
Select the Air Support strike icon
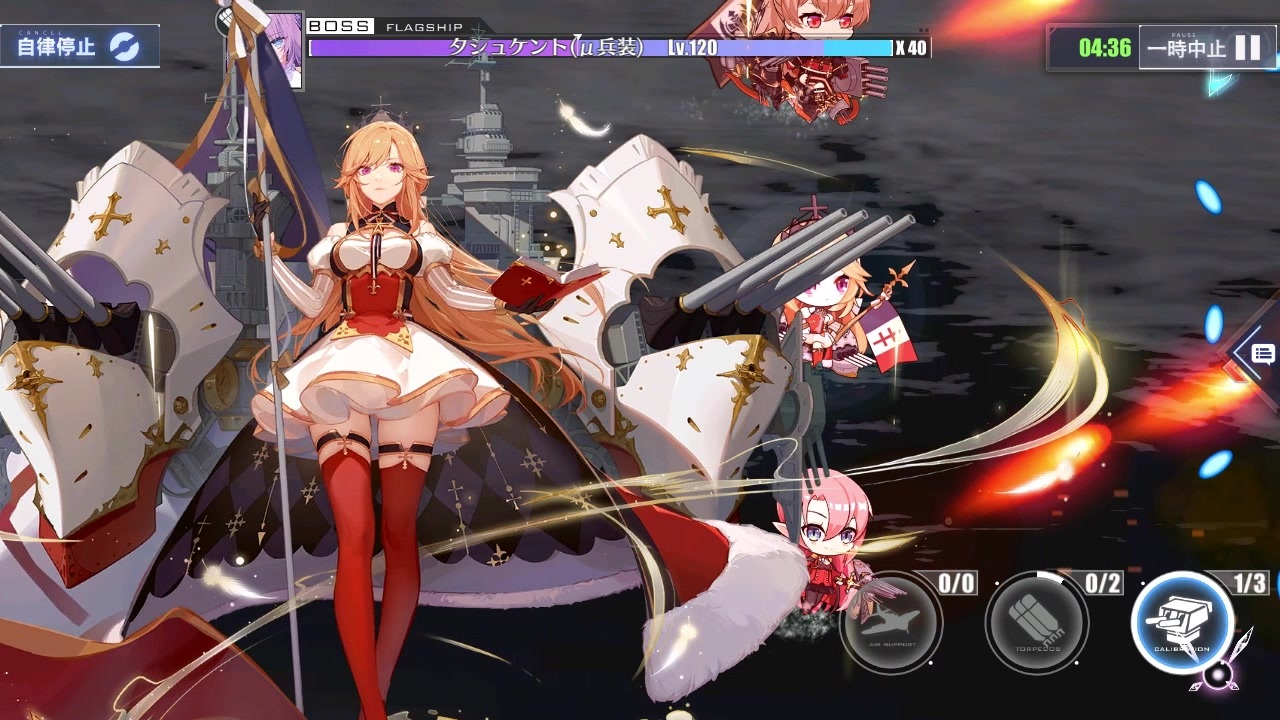pyautogui.click(x=893, y=624)
